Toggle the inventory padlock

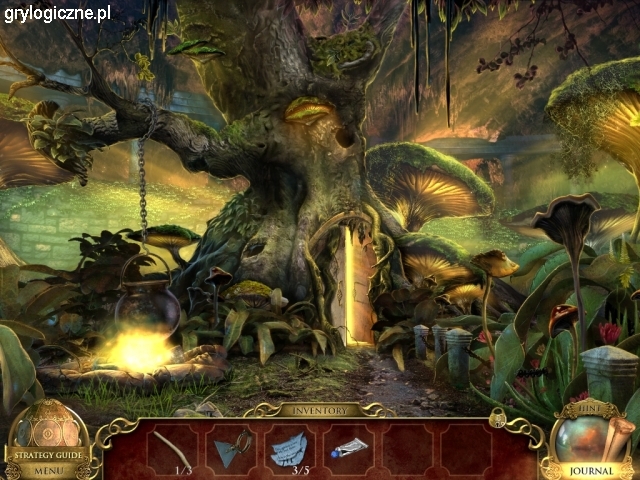pyautogui.click(x=496, y=420)
